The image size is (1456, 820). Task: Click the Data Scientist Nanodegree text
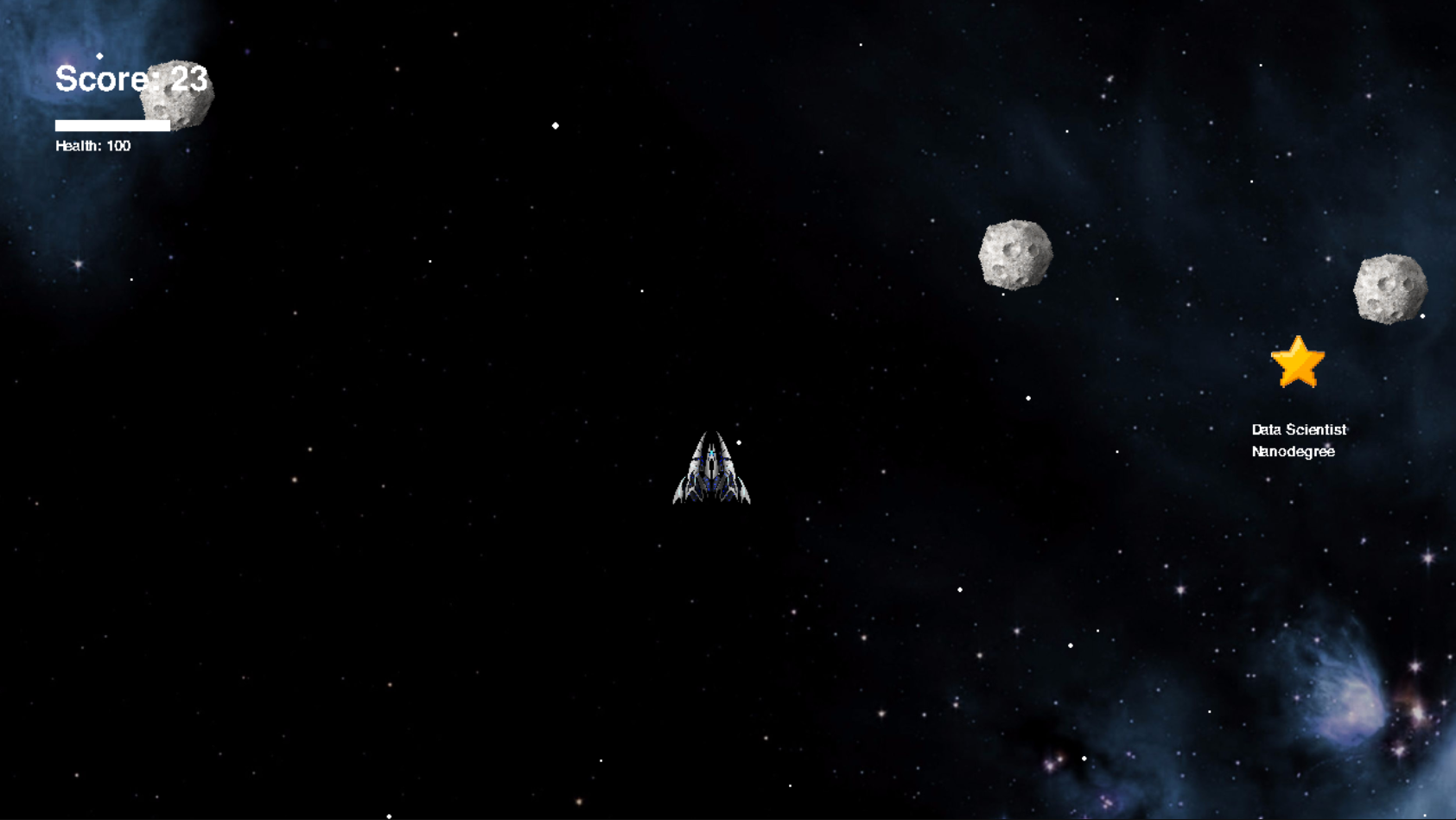1298,440
